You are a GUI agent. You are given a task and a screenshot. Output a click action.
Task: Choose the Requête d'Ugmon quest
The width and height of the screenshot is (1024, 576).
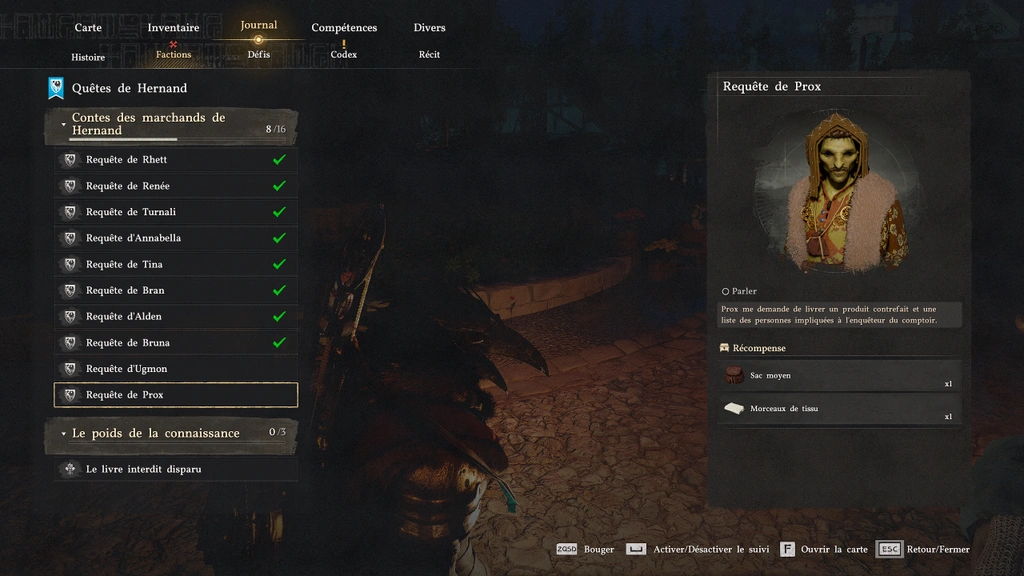175,369
